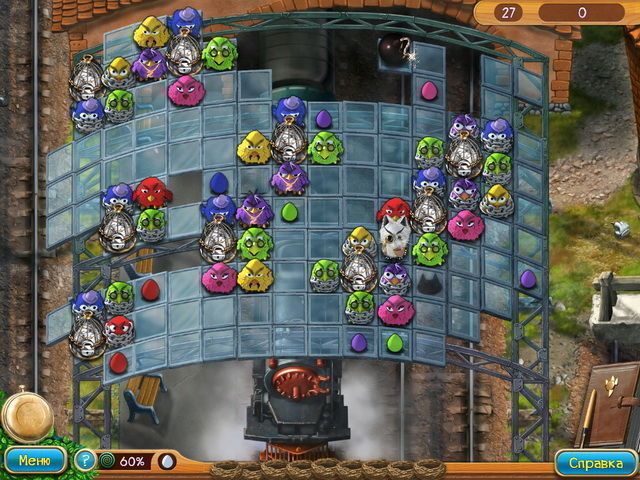
Task: Open the Справка help button
Action: point(596,462)
